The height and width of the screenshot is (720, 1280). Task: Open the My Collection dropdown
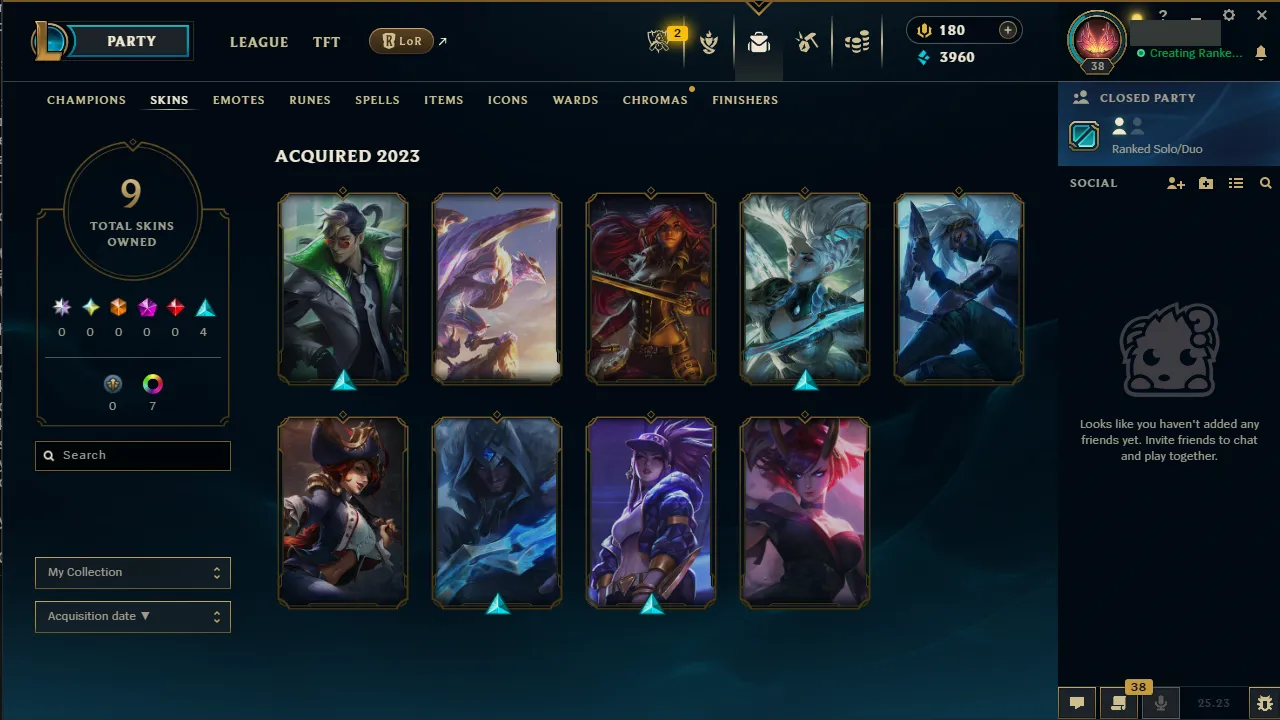(x=132, y=572)
